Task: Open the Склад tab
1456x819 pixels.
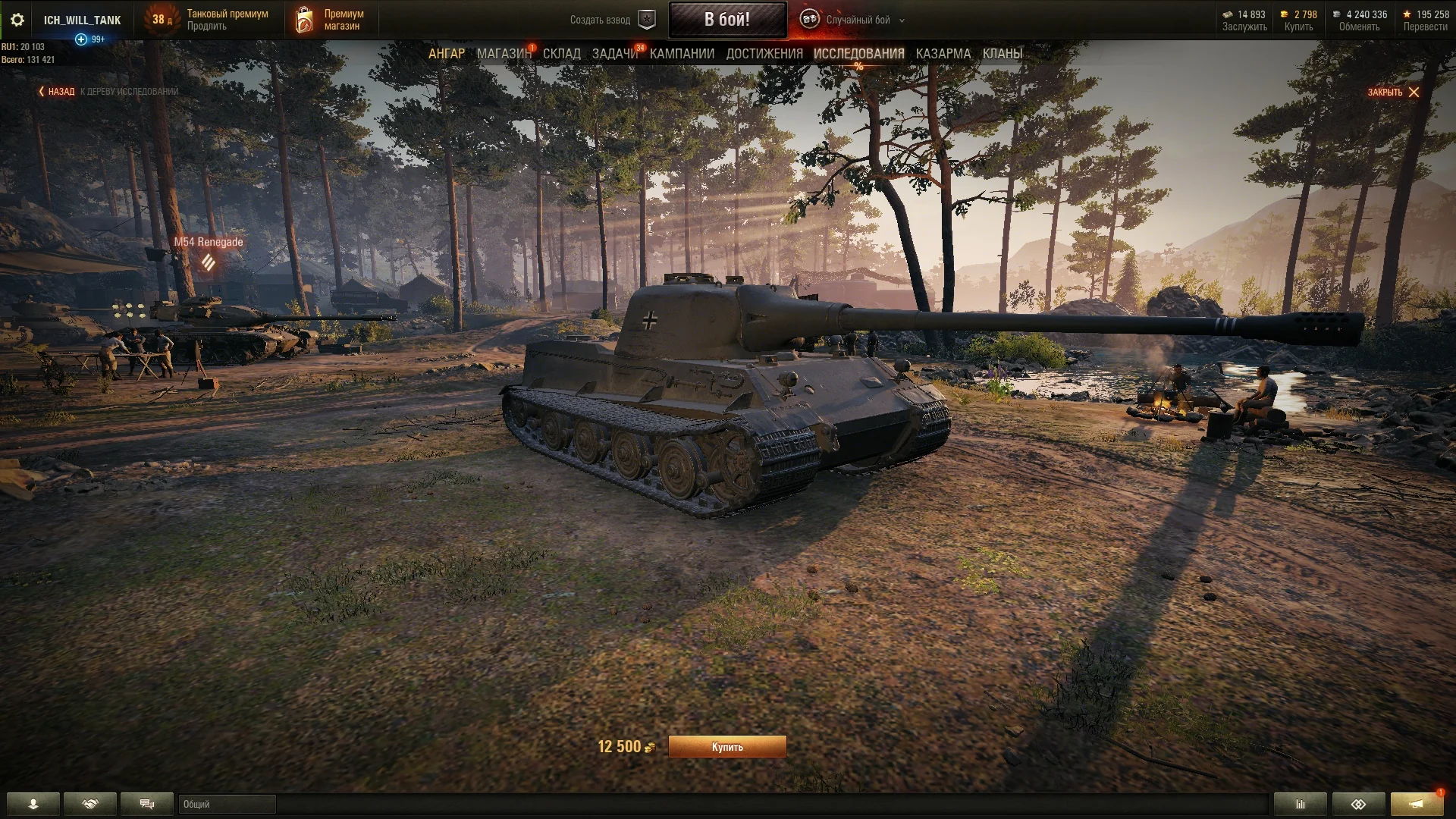Action: pos(561,54)
